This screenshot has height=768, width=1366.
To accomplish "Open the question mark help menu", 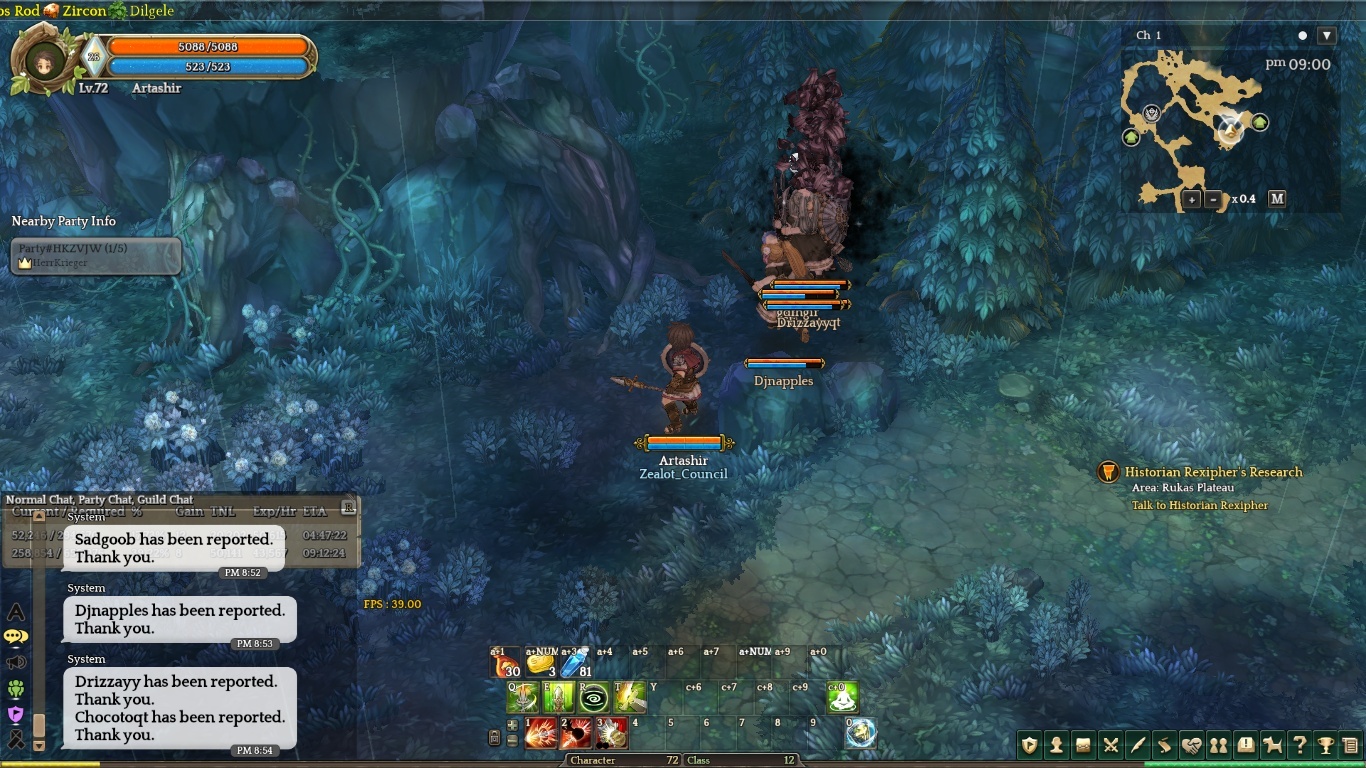I will (1299, 745).
